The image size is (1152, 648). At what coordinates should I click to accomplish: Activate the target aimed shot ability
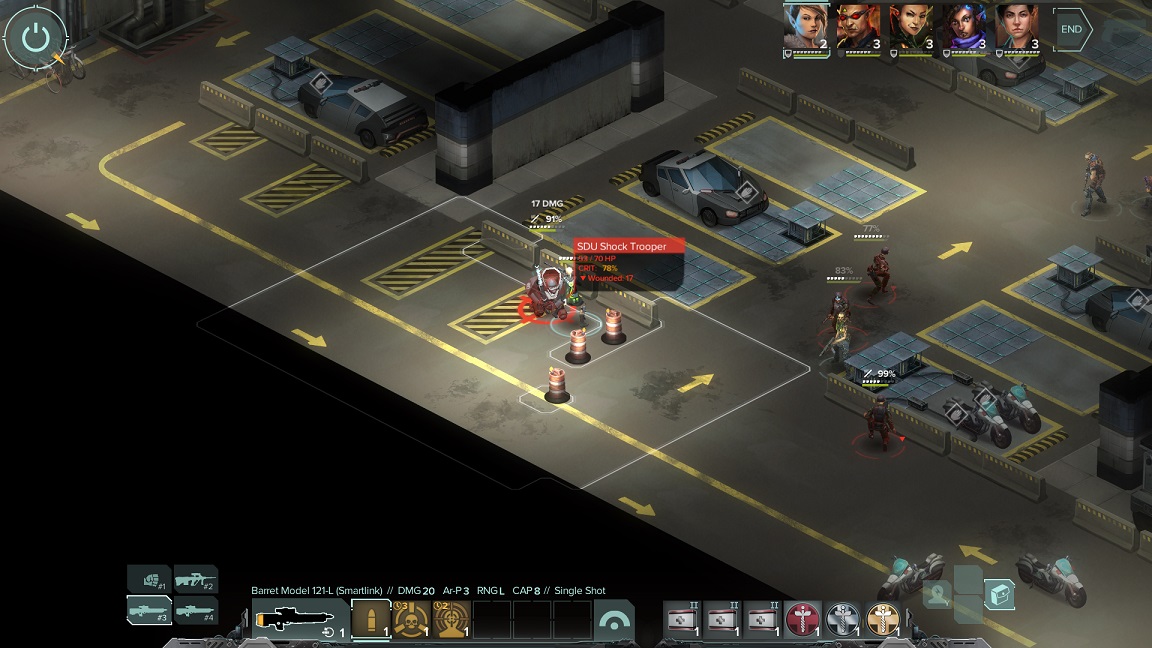(451, 620)
